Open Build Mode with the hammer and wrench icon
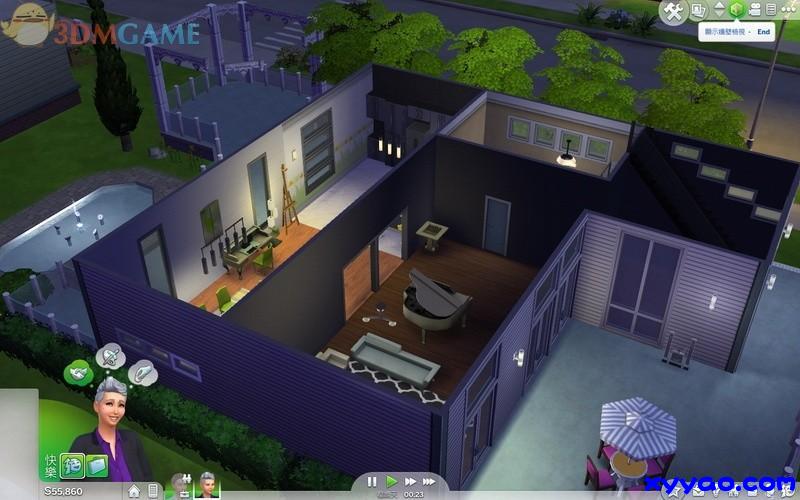 tap(674, 11)
